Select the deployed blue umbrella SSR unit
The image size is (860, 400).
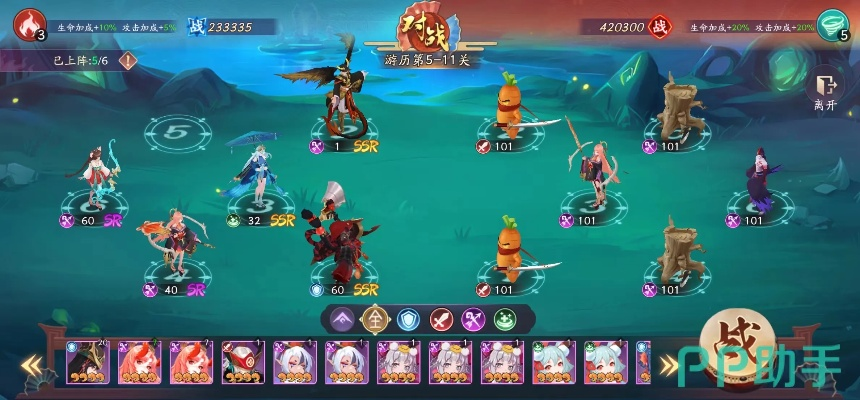[258, 175]
